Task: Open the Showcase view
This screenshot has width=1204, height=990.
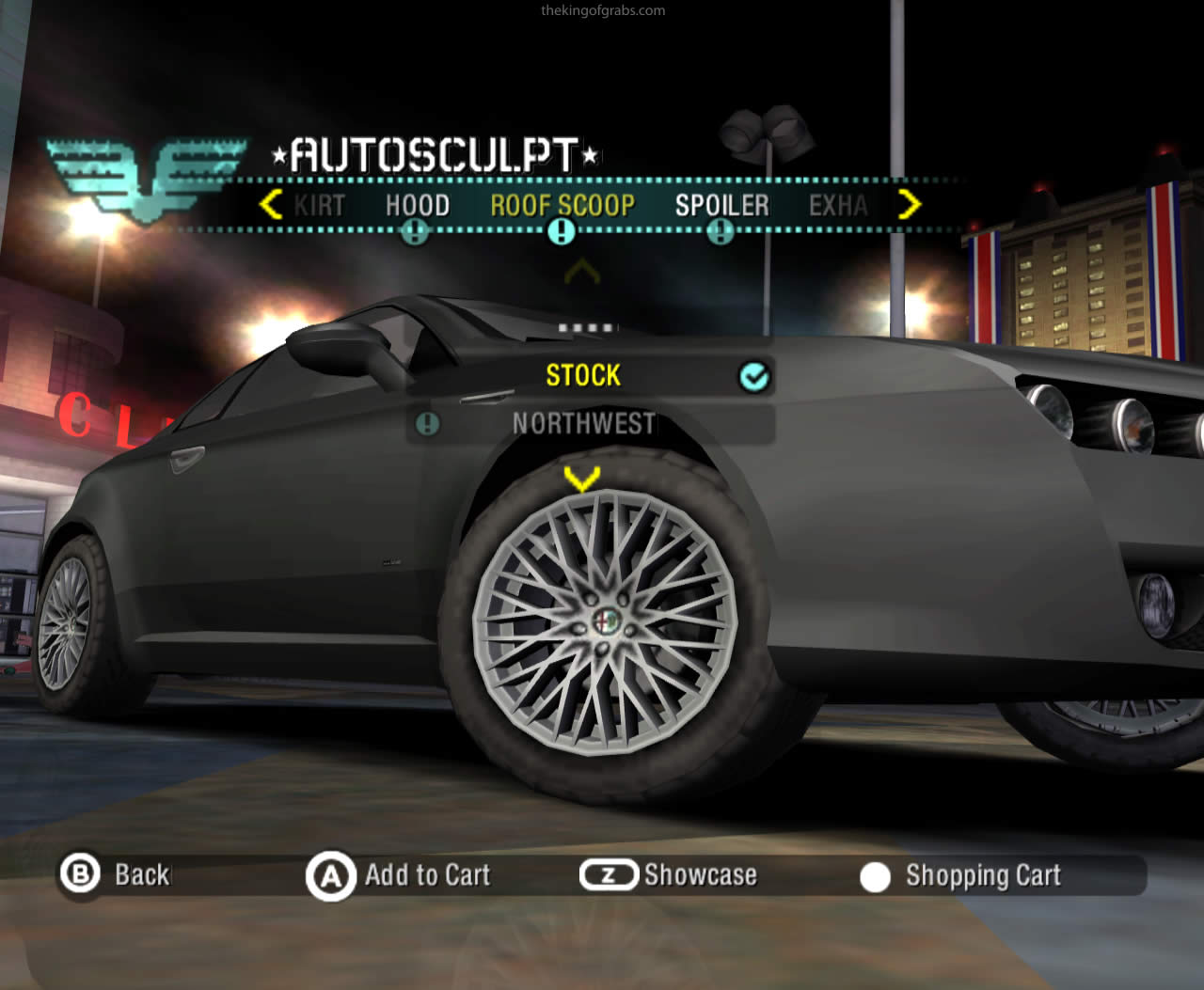Action: 670,875
